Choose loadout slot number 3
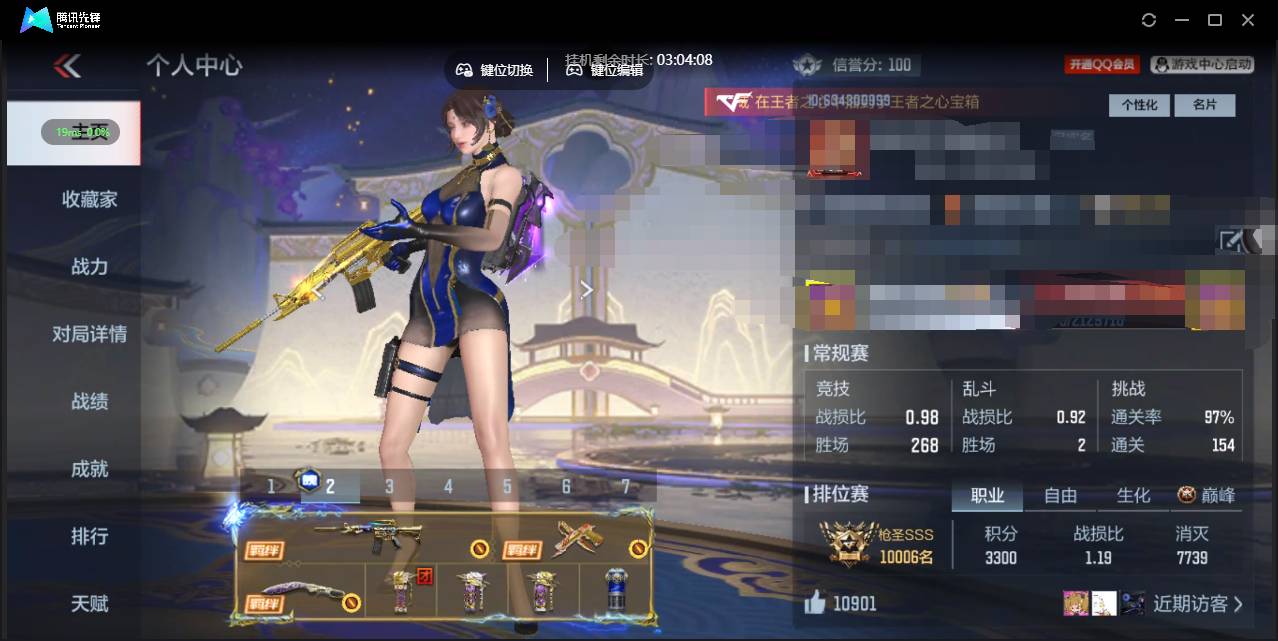Viewport: 1278px width, 641px height. click(389, 487)
